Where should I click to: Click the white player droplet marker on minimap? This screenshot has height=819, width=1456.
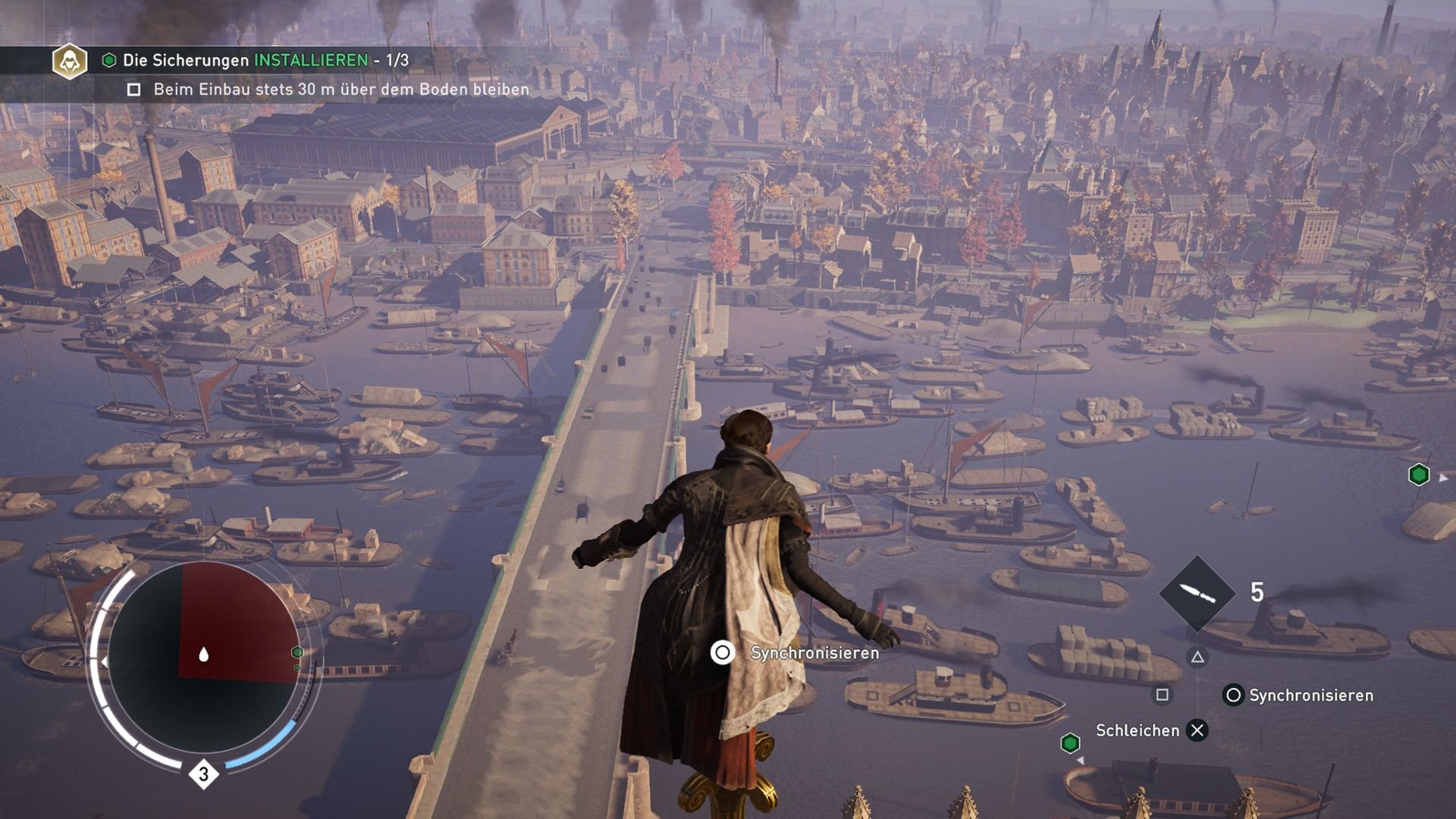tap(204, 654)
